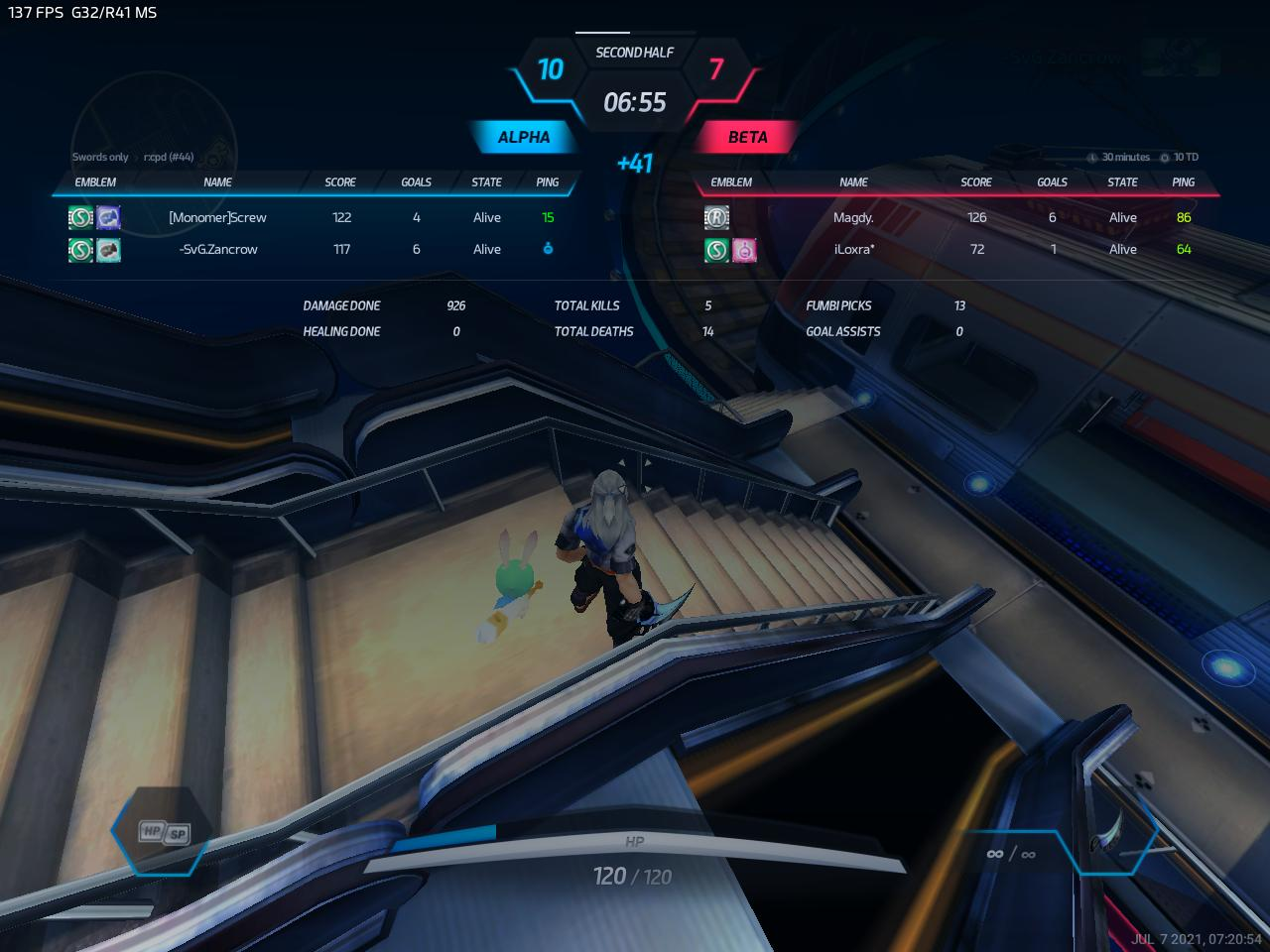Select the -SvG.Zancrow player row
The height and width of the screenshot is (952, 1270).
(x=217, y=249)
